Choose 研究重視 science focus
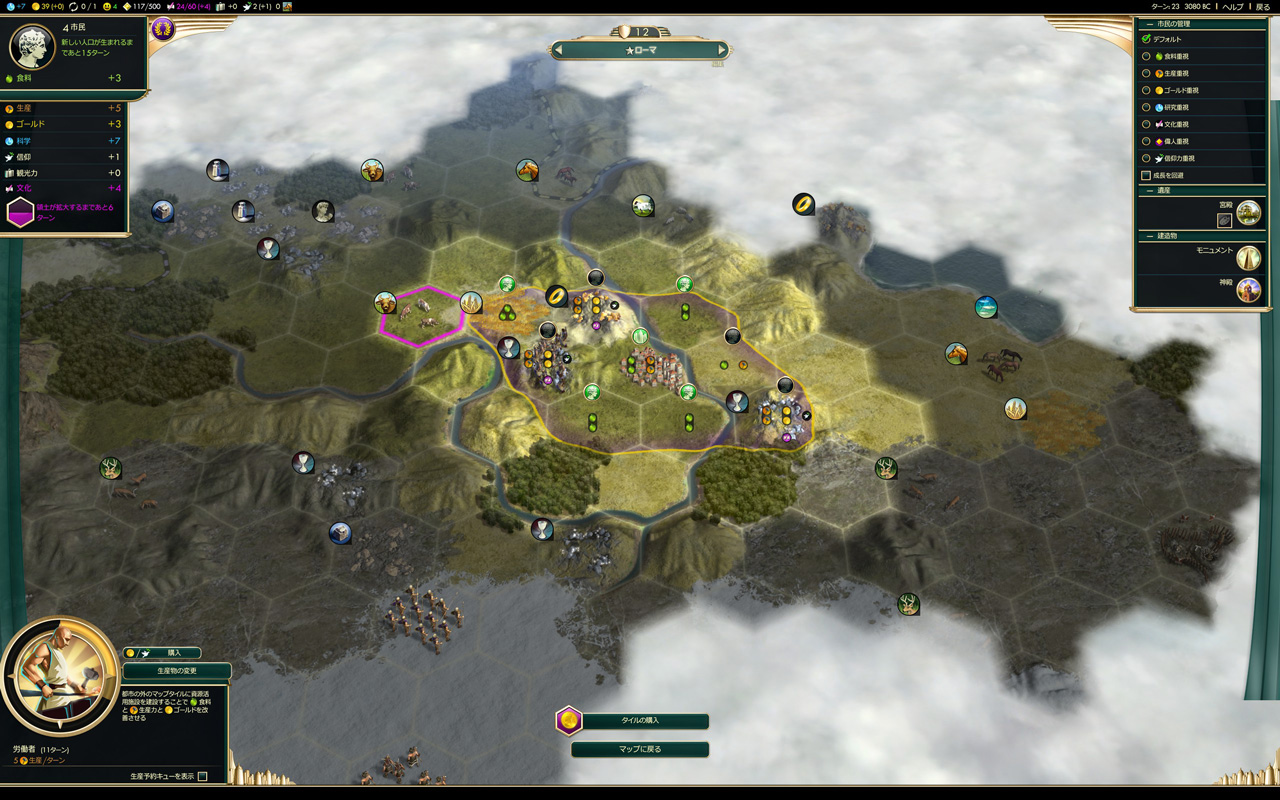Screen dimensions: 1280x800 [x=1147, y=107]
